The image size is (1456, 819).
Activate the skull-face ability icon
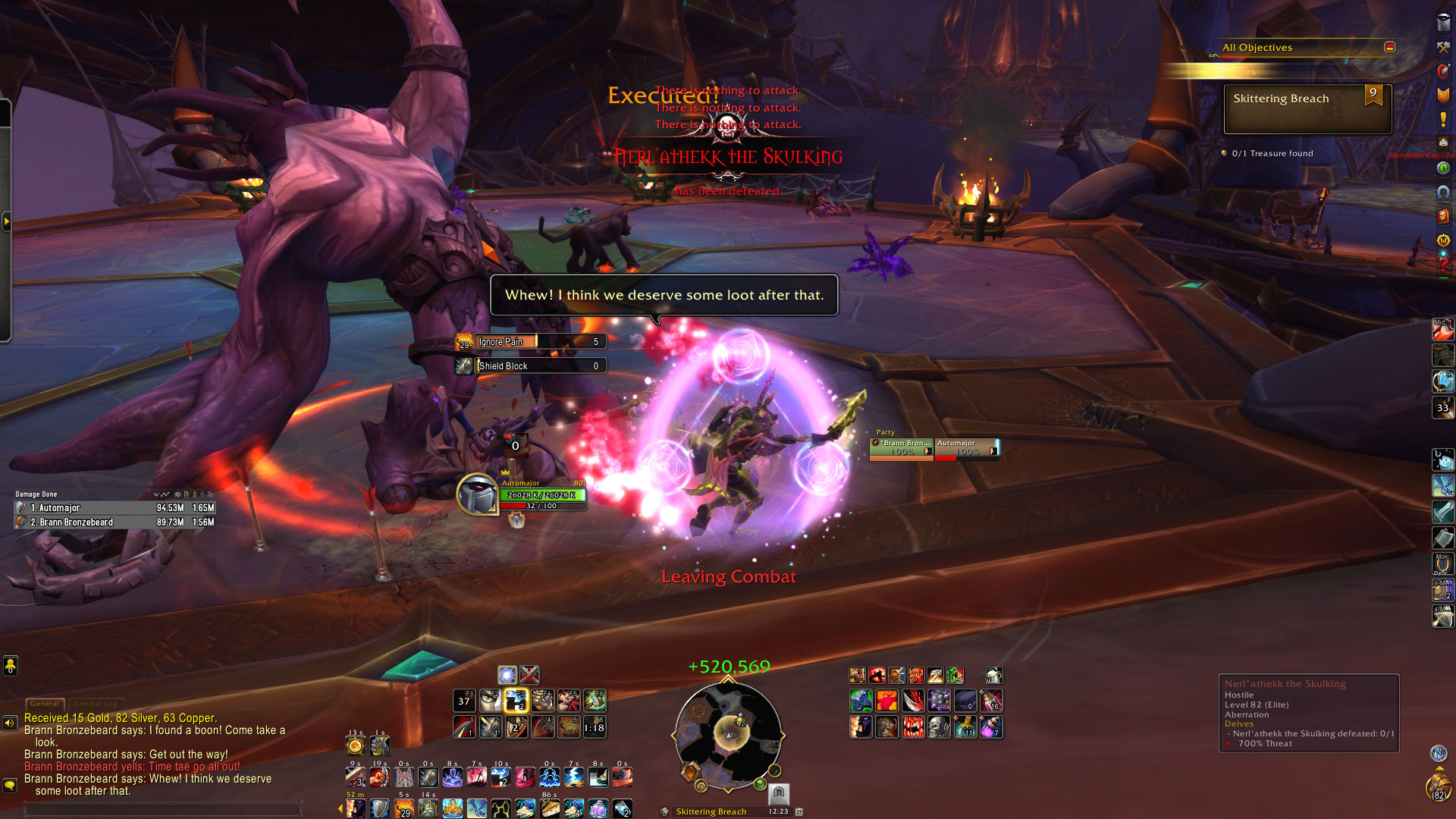tap(939, 728)
